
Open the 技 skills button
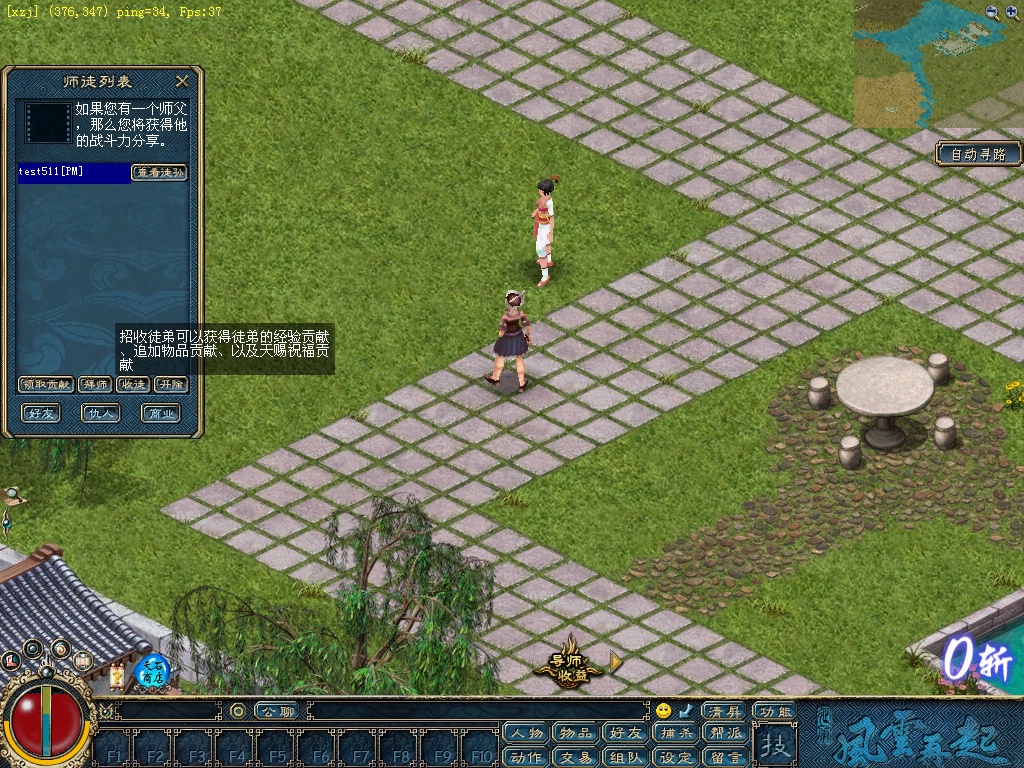[774, 744]
